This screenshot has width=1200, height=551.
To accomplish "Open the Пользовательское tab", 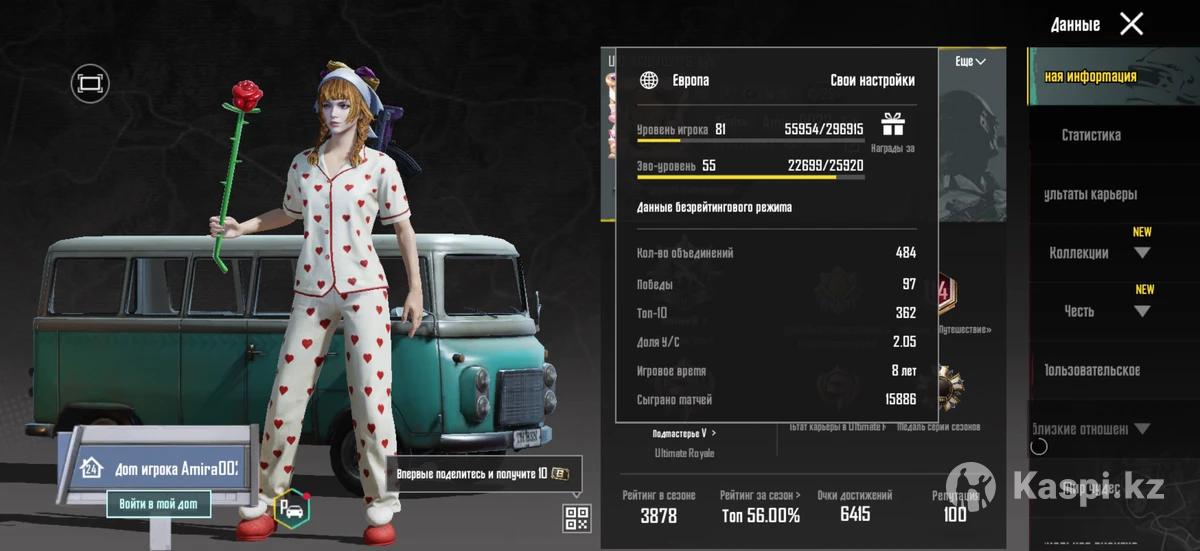I will (x=1092, y=370).
